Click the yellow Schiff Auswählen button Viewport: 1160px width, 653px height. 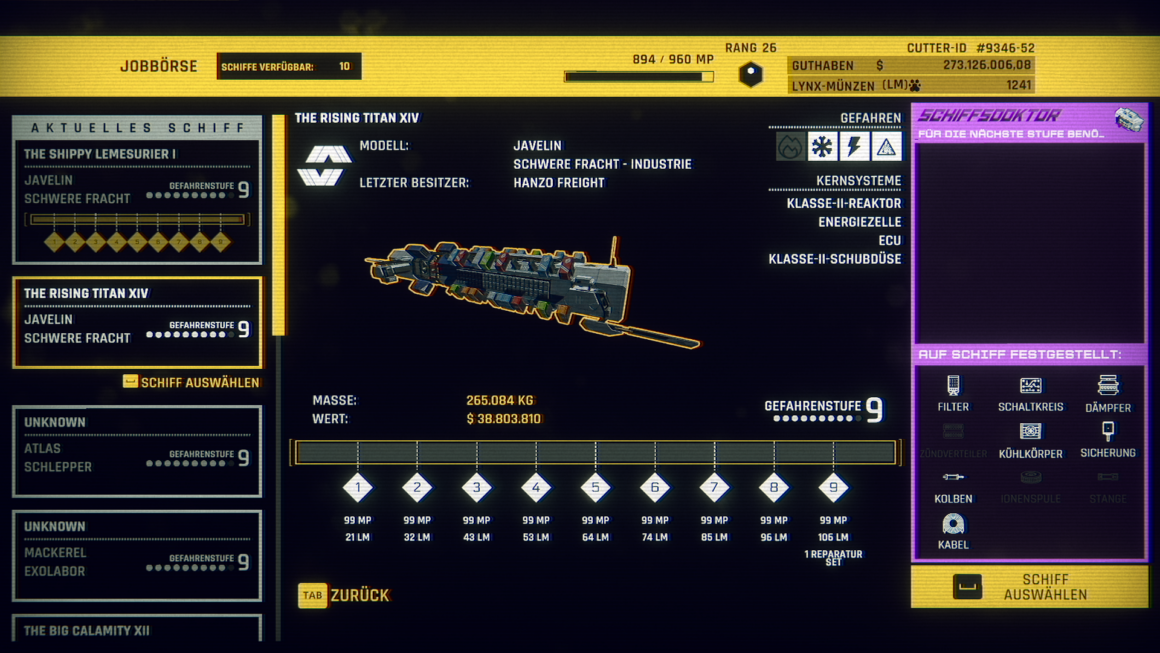(1029, 587)
